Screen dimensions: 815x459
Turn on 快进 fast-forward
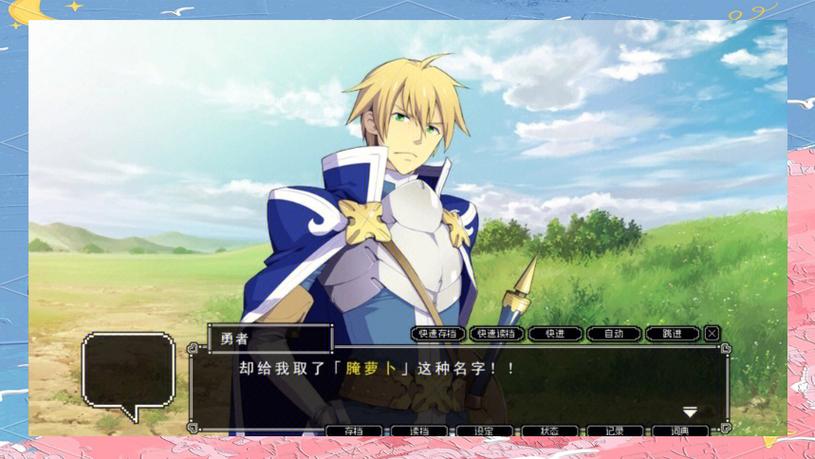pyautogui.click(x=555, y=334)
